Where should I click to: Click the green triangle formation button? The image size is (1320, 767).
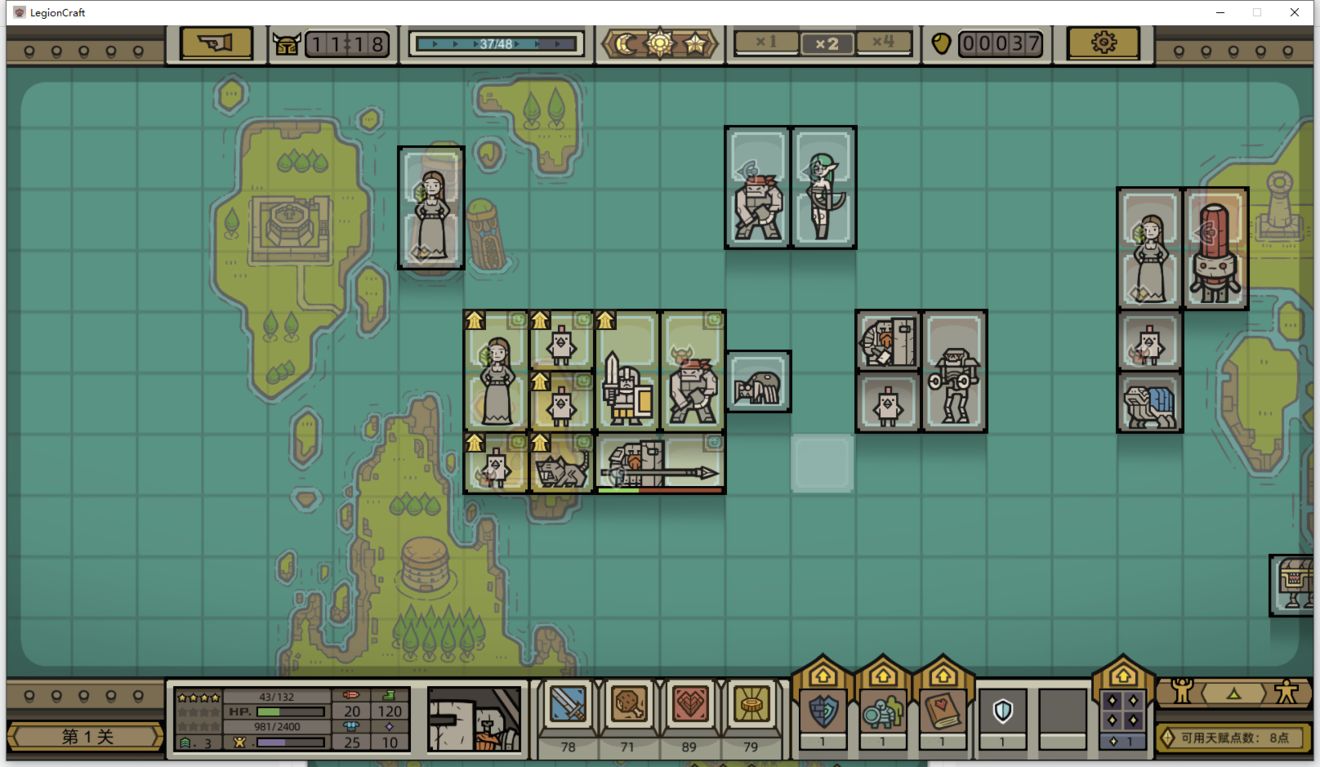pos(1233,692)
